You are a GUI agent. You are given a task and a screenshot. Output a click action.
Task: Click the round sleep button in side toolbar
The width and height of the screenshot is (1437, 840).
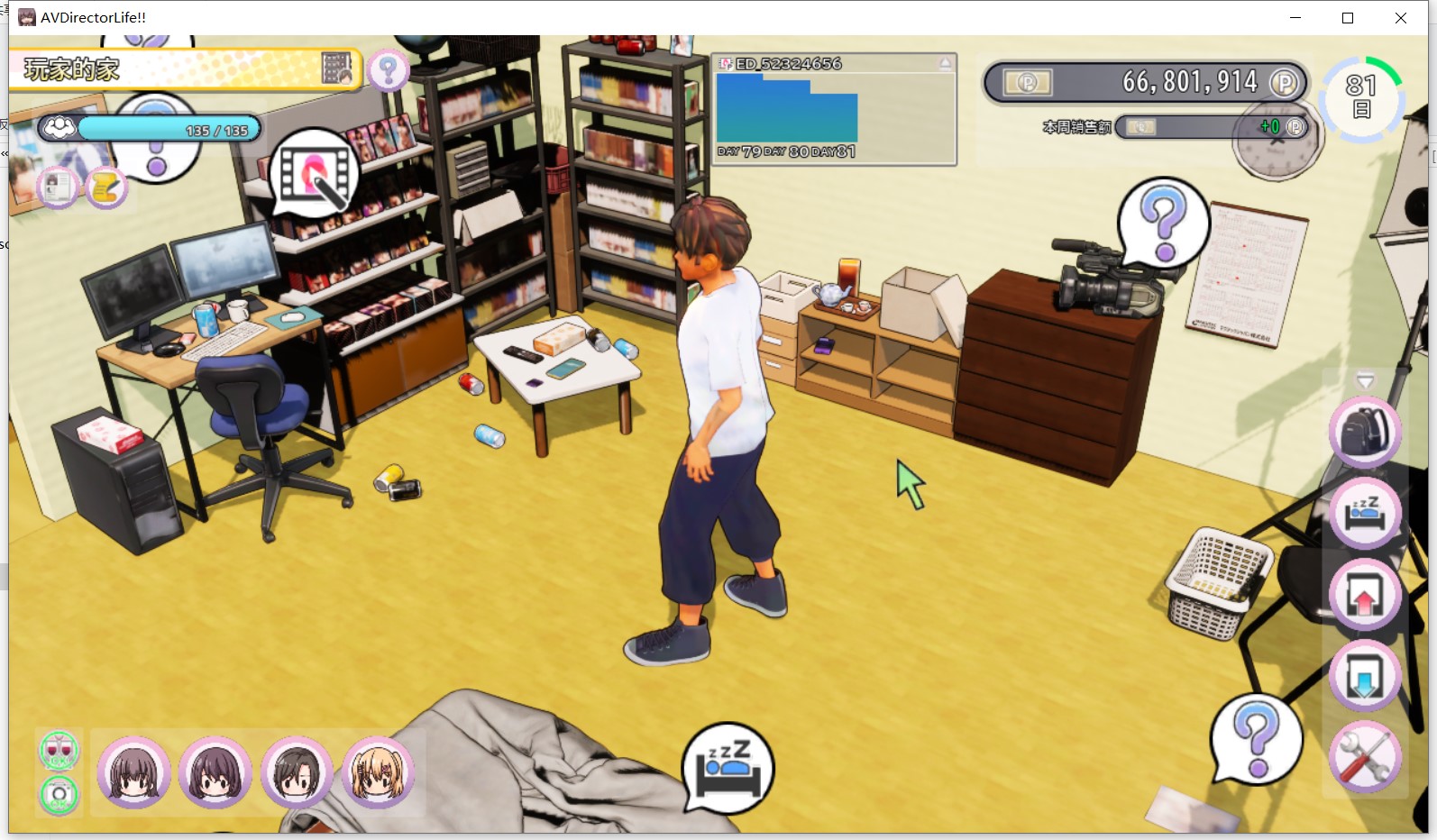pos(1365,514)
